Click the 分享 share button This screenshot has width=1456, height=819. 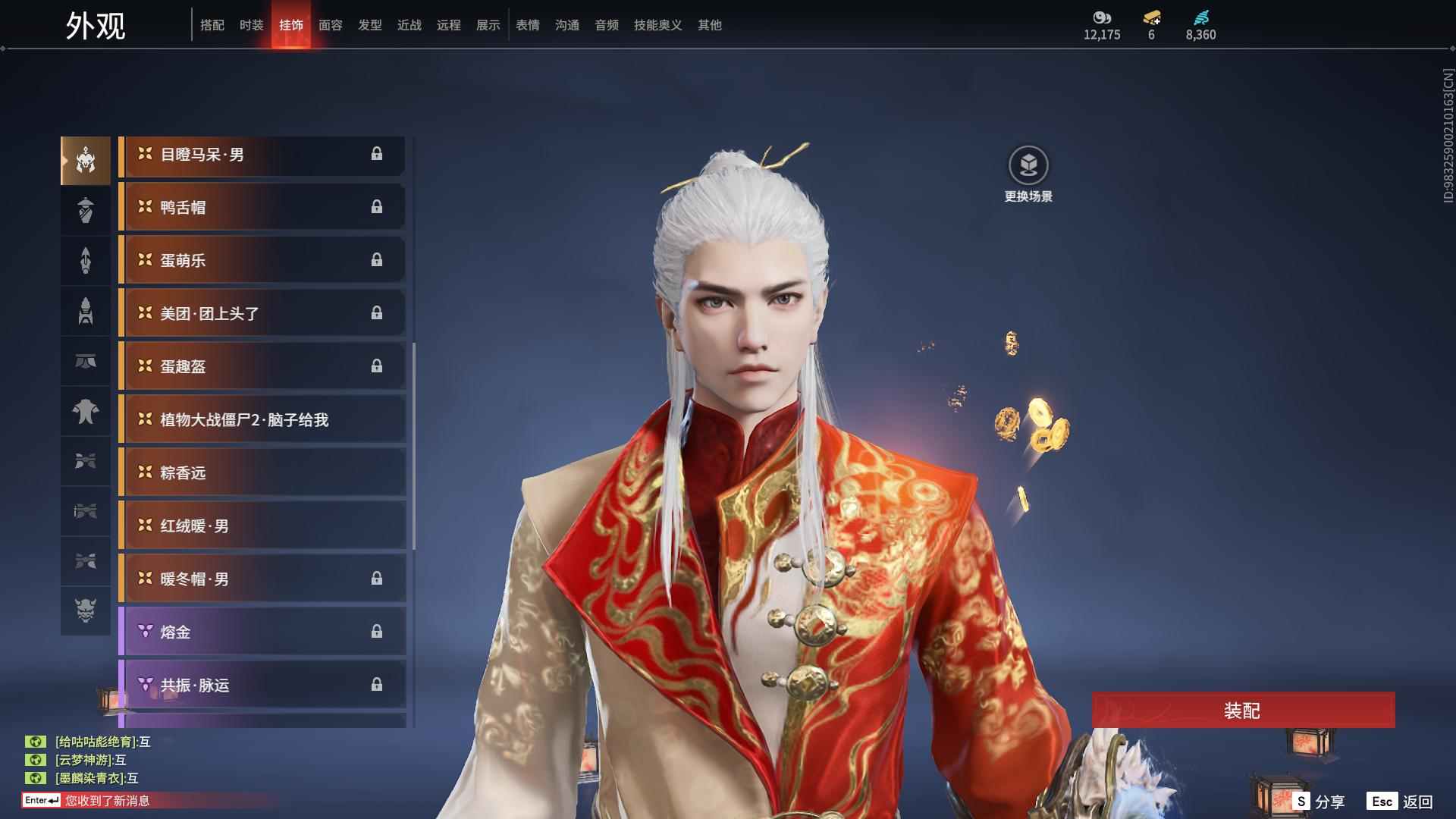tap(1318, 802)
